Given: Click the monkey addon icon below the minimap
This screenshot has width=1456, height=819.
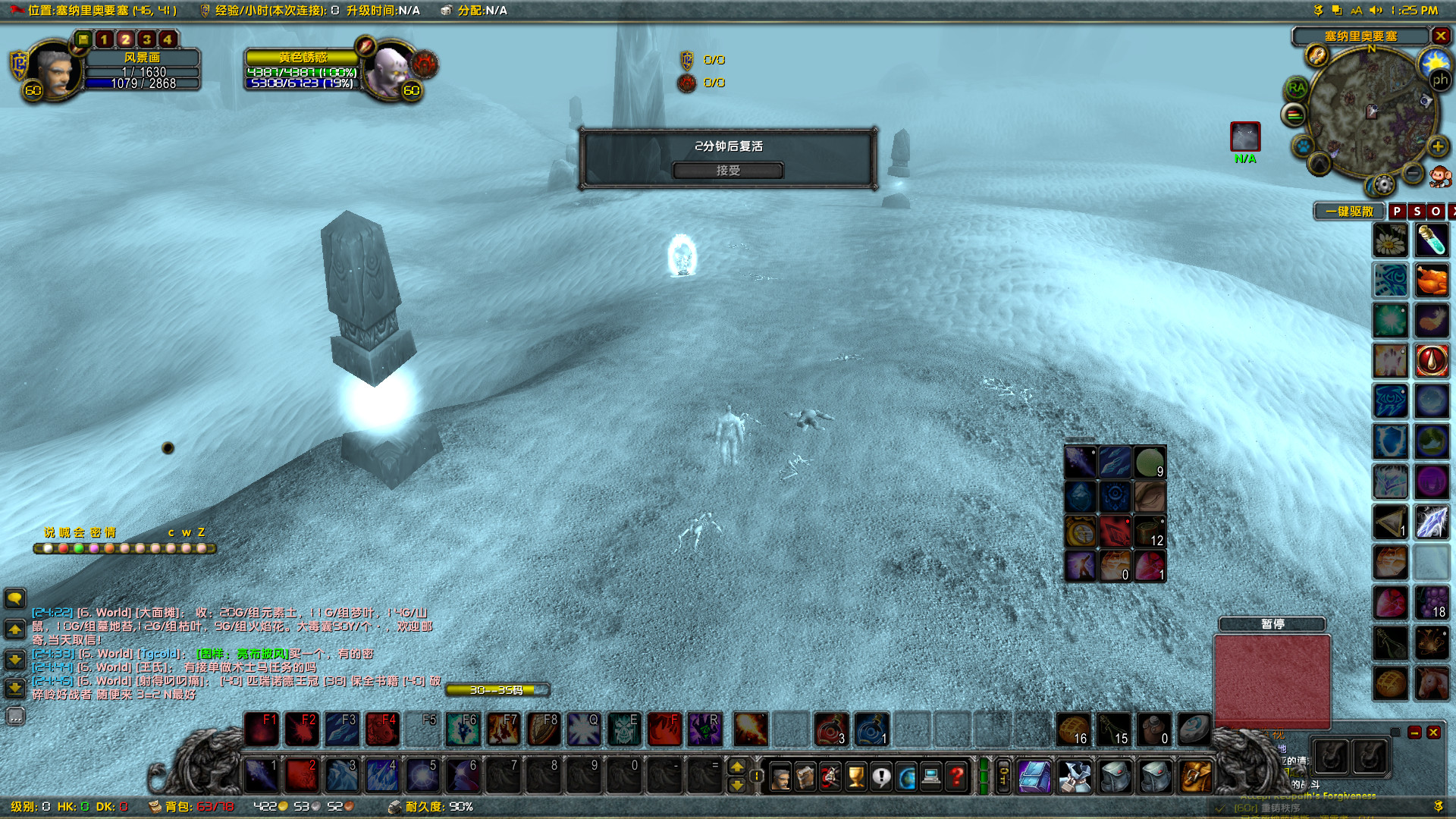Looking at the screenshot, I should (x=1439, y=177).
